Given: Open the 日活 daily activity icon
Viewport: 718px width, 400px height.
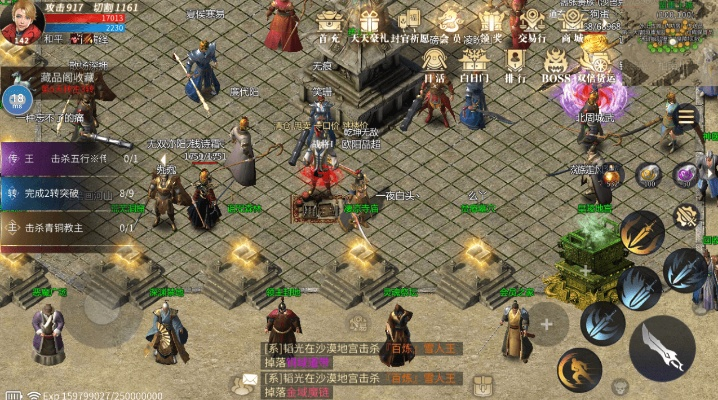Looking at the screenshot, I should click(x=433, y=62).
